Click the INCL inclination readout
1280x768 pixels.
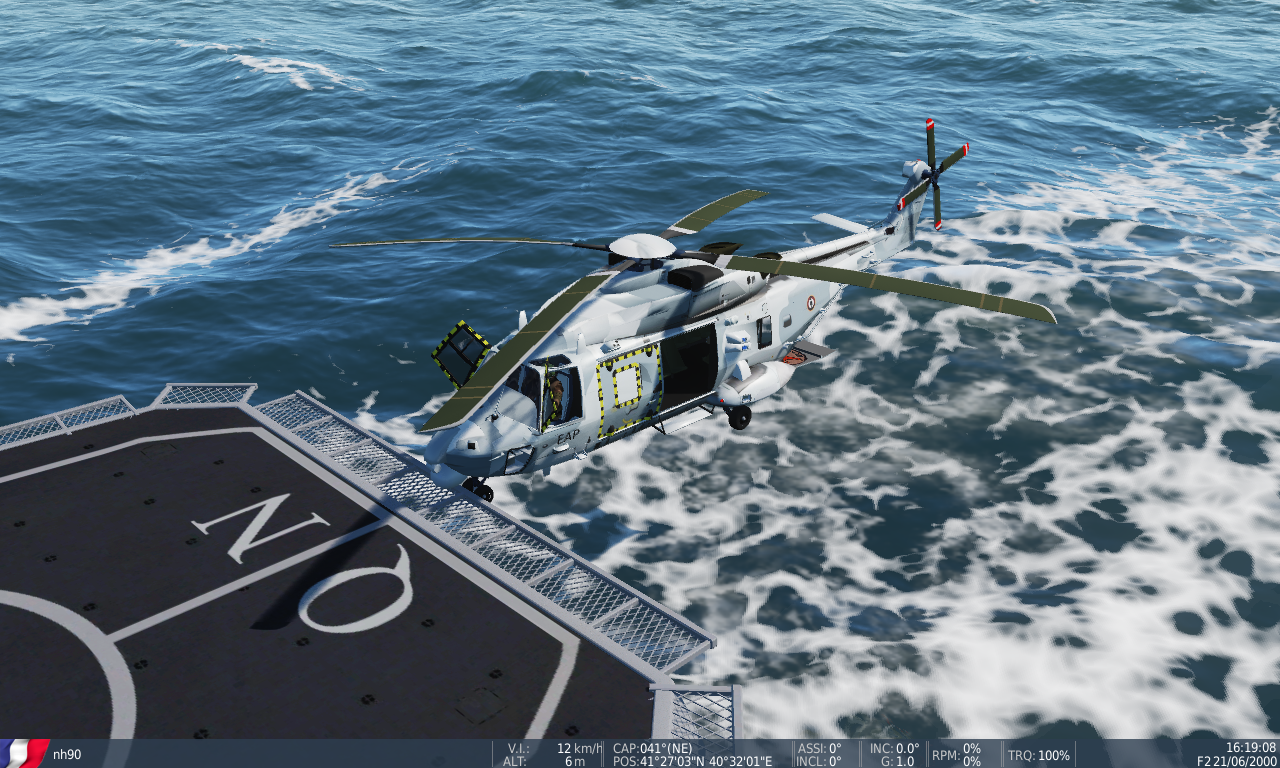(x=818, y=760)
